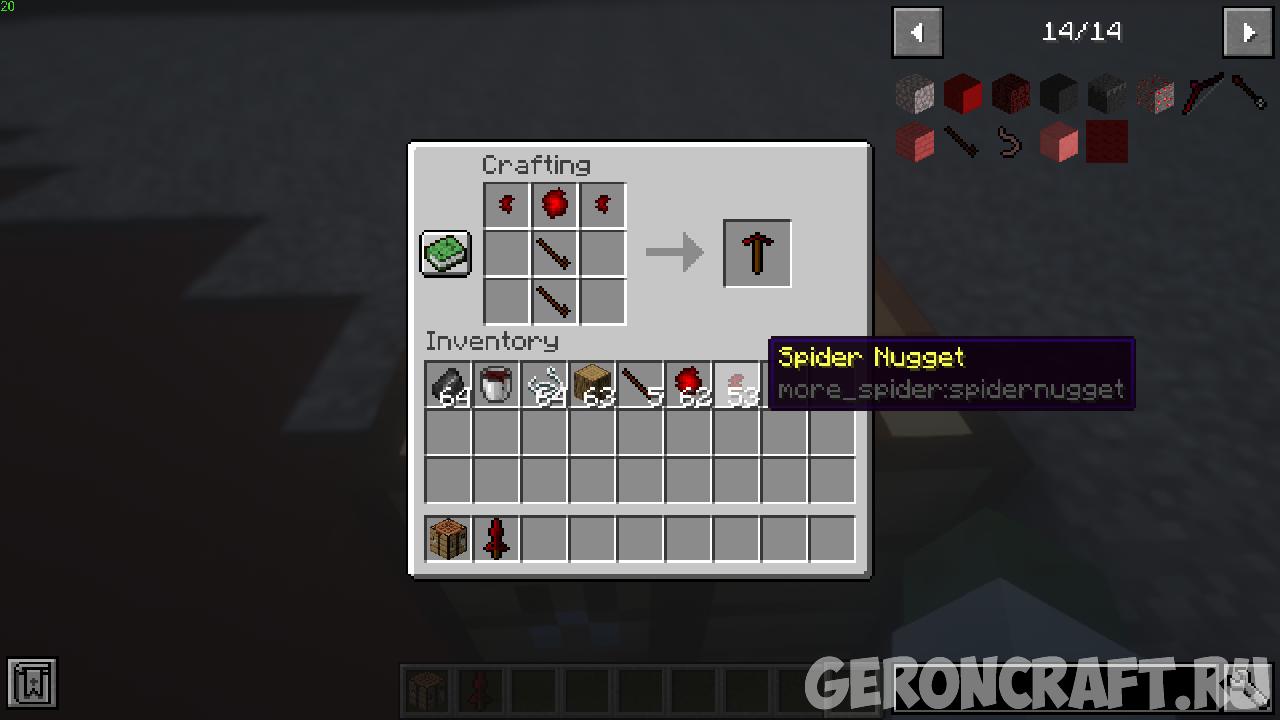Select the crafting table in the hotbar
The image size is (1280, 720).
(449, 539)
